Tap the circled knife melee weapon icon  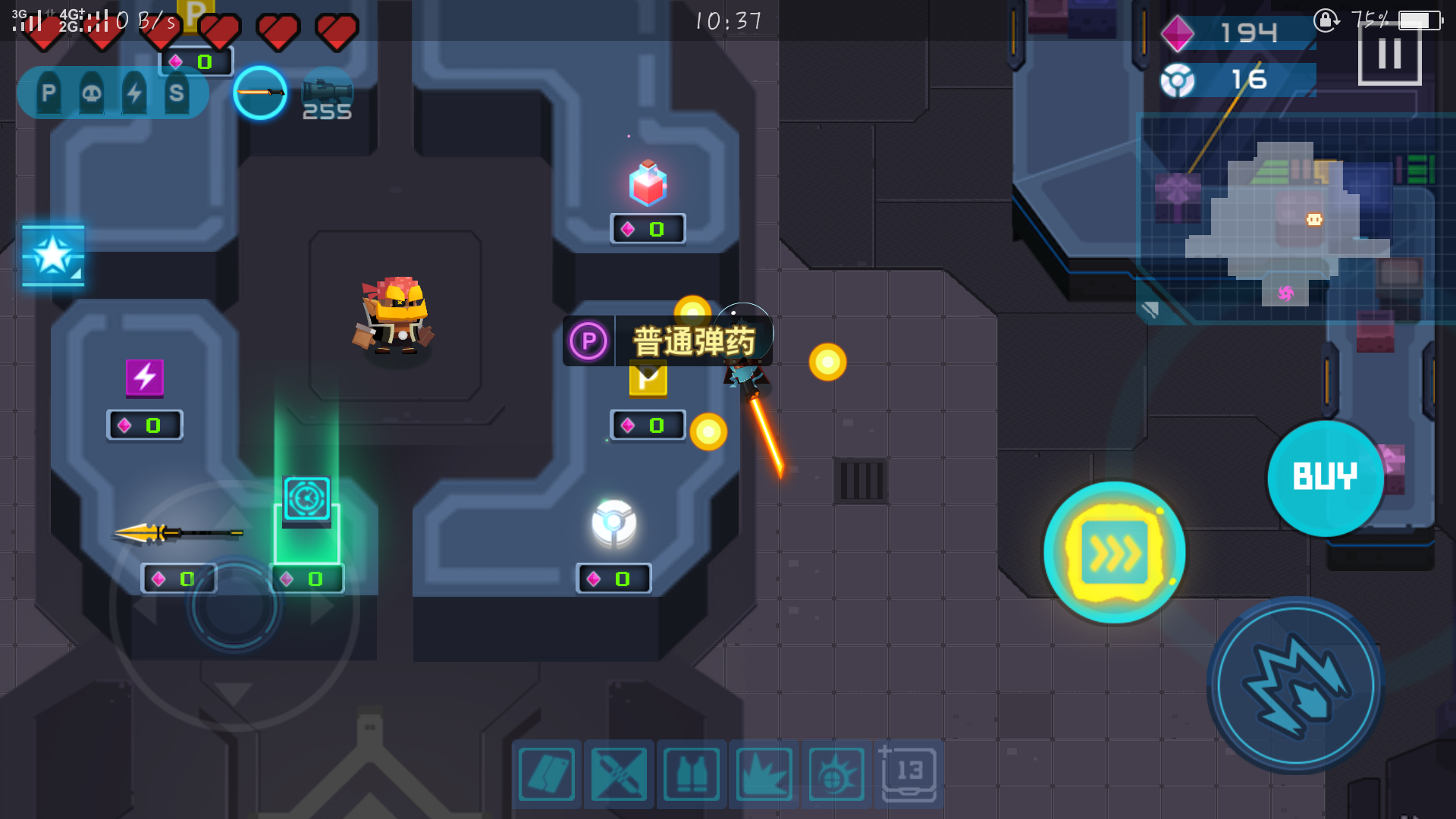tap(260, 93)
